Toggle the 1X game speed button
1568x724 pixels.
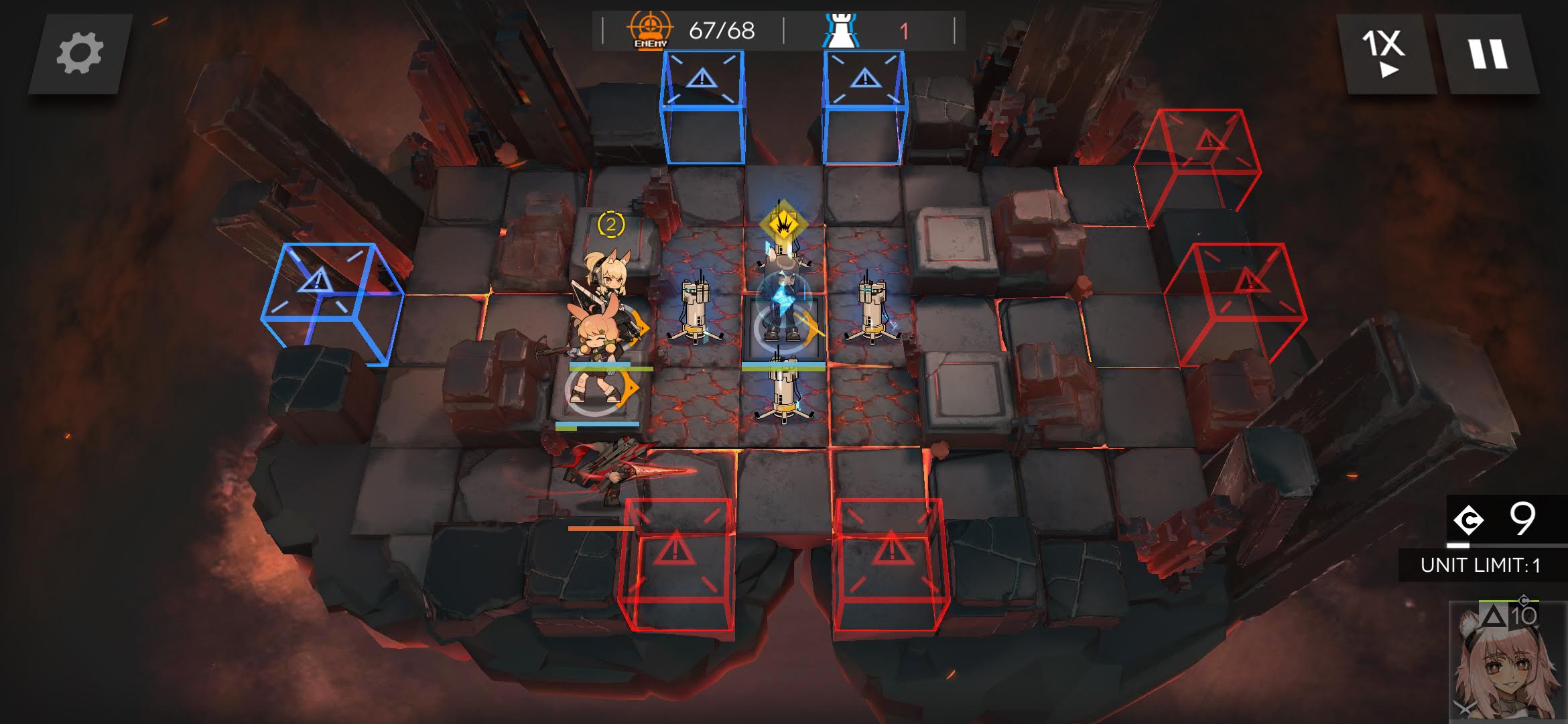(x=1384, y=54)
